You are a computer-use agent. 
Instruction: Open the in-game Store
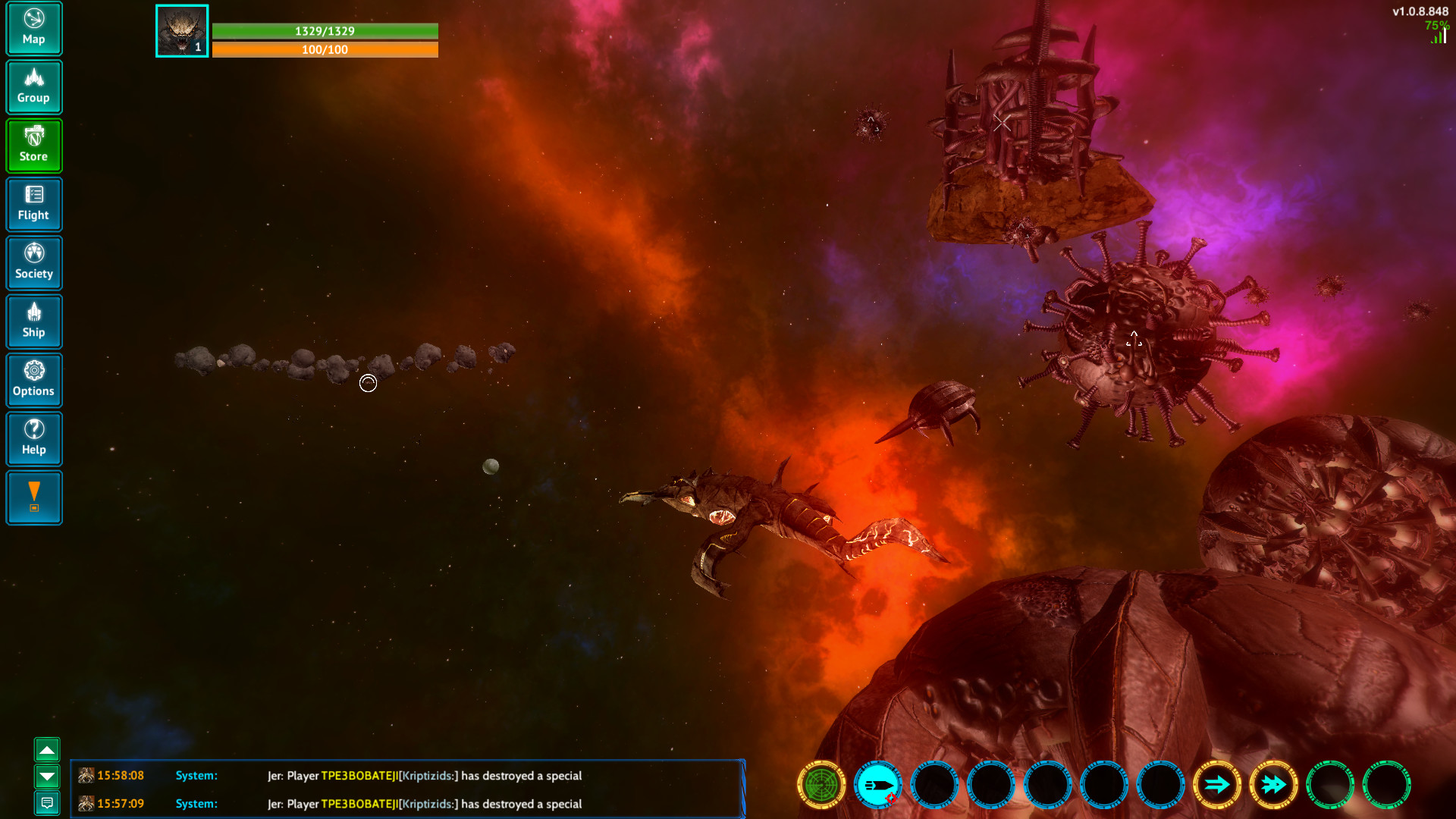(34, 145)
